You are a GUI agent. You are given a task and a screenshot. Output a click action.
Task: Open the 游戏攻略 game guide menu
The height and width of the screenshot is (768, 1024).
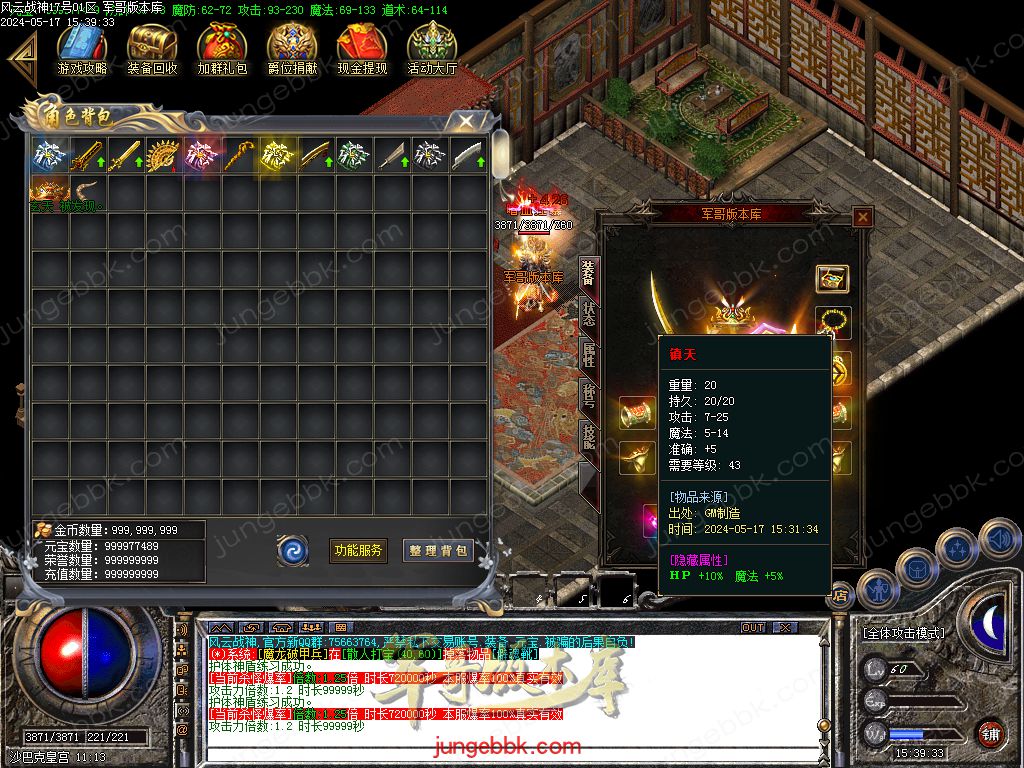[82, 48]
